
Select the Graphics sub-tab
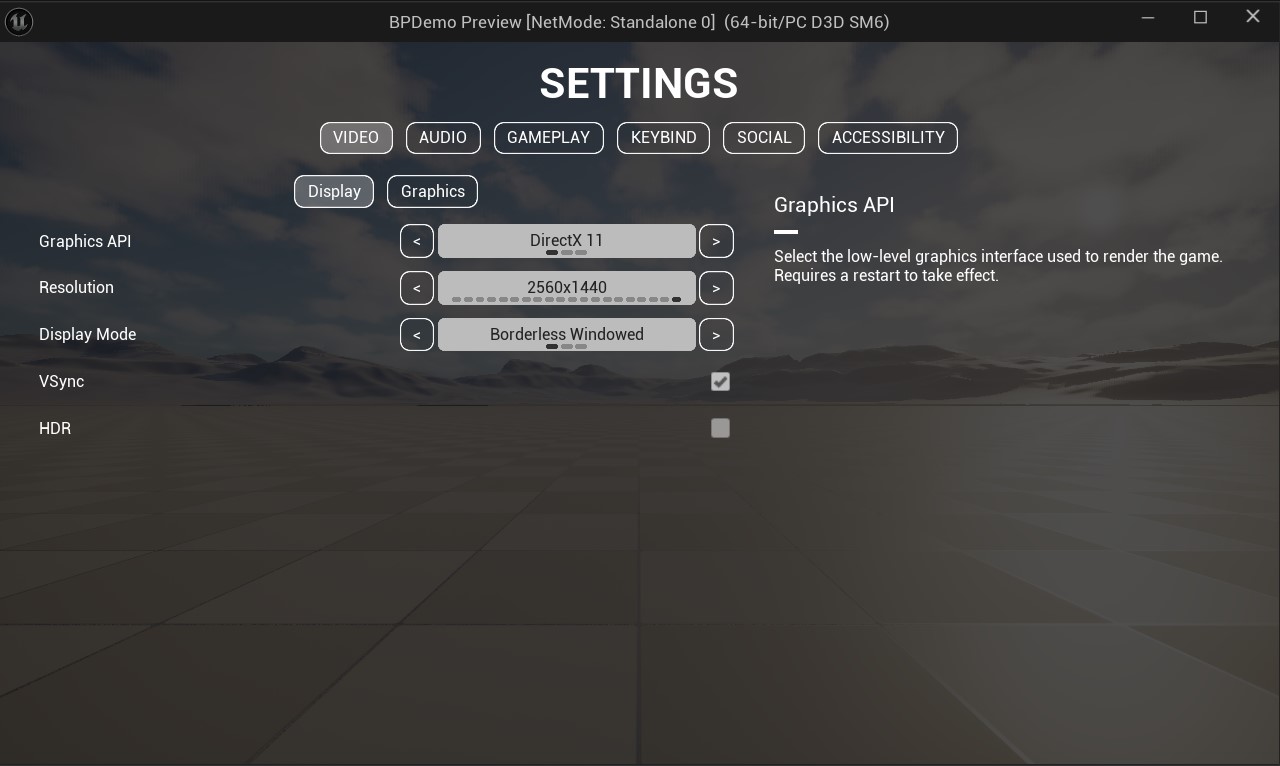(432, 191)
